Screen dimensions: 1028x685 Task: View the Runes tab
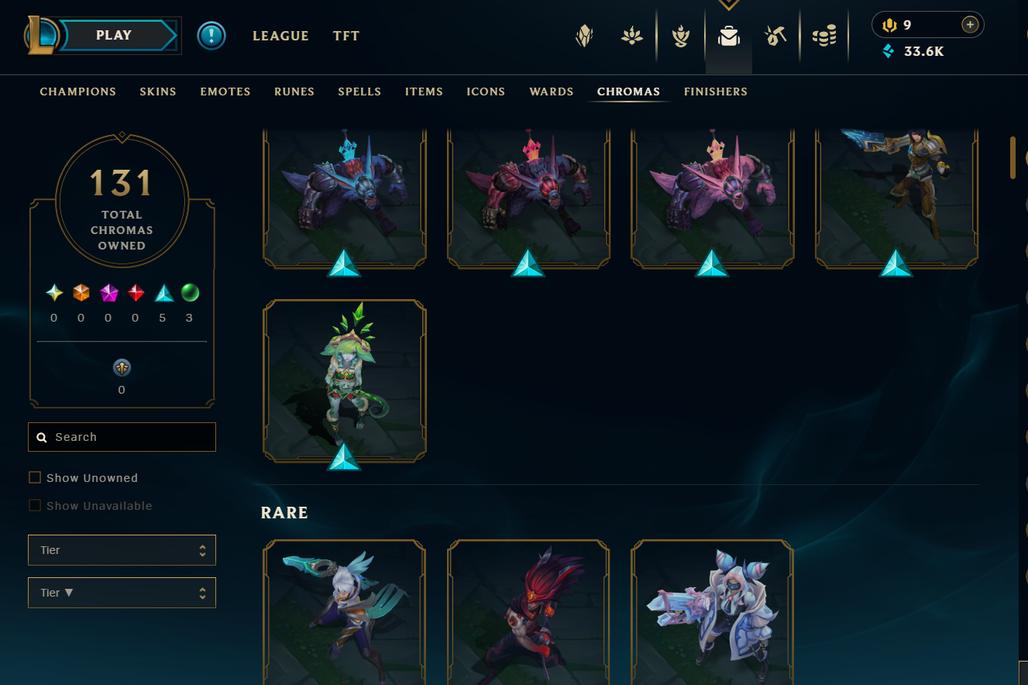294,92
